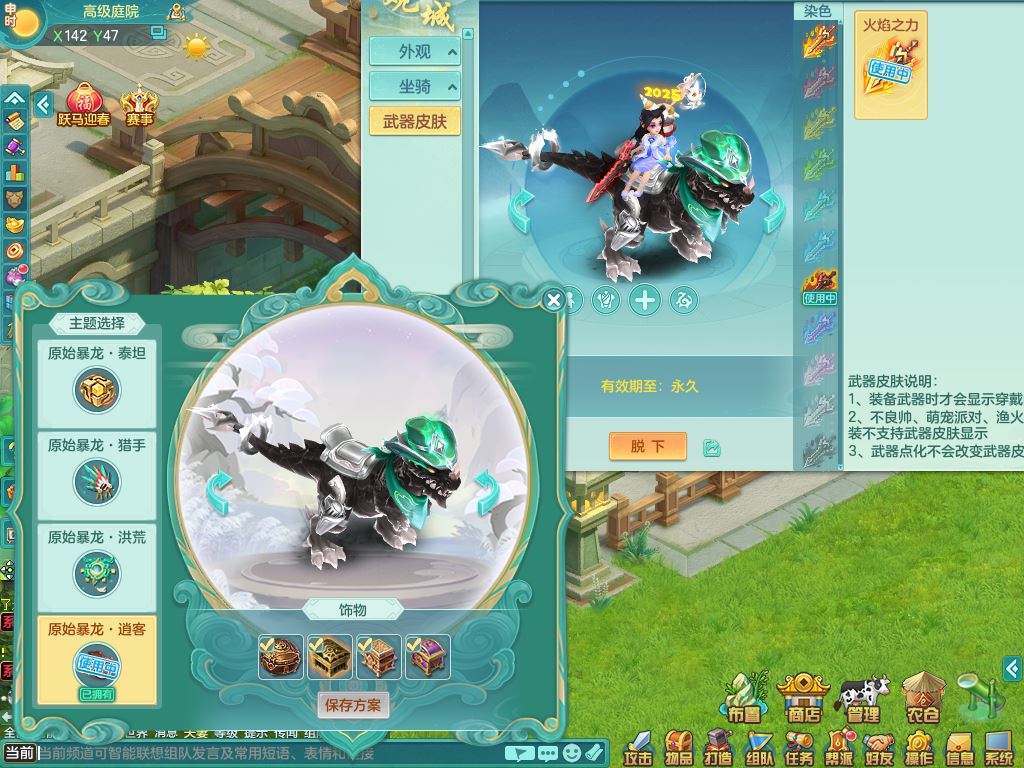Open the 物品 inventory

679,747
